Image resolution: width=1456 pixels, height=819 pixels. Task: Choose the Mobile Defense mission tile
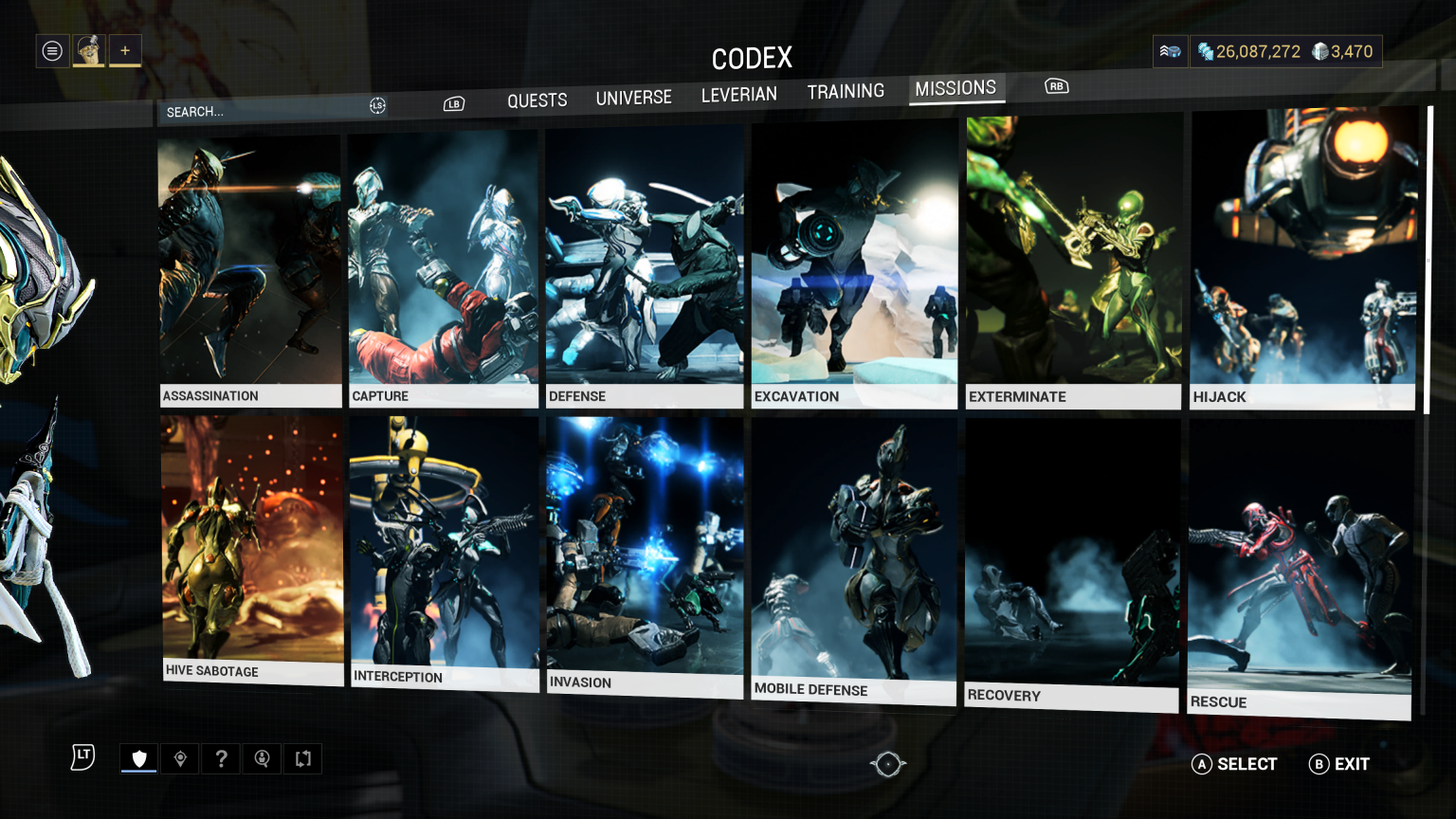853,560
